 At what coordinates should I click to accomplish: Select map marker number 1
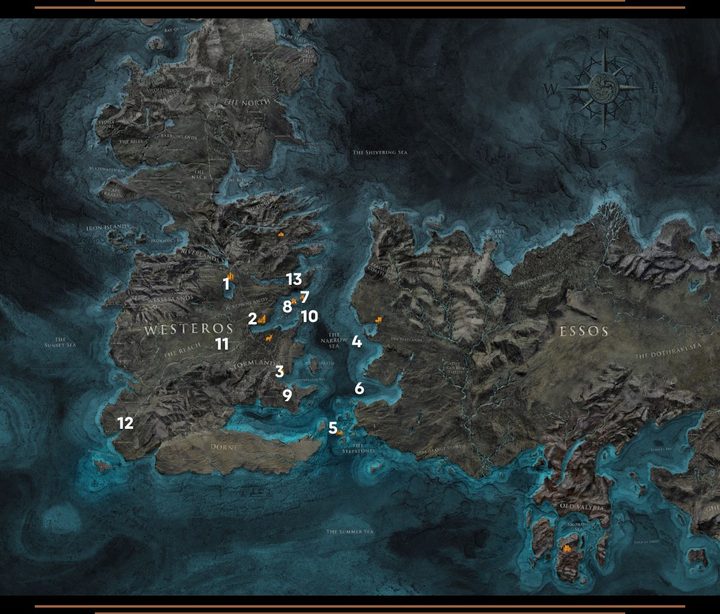tap(227, 284)
